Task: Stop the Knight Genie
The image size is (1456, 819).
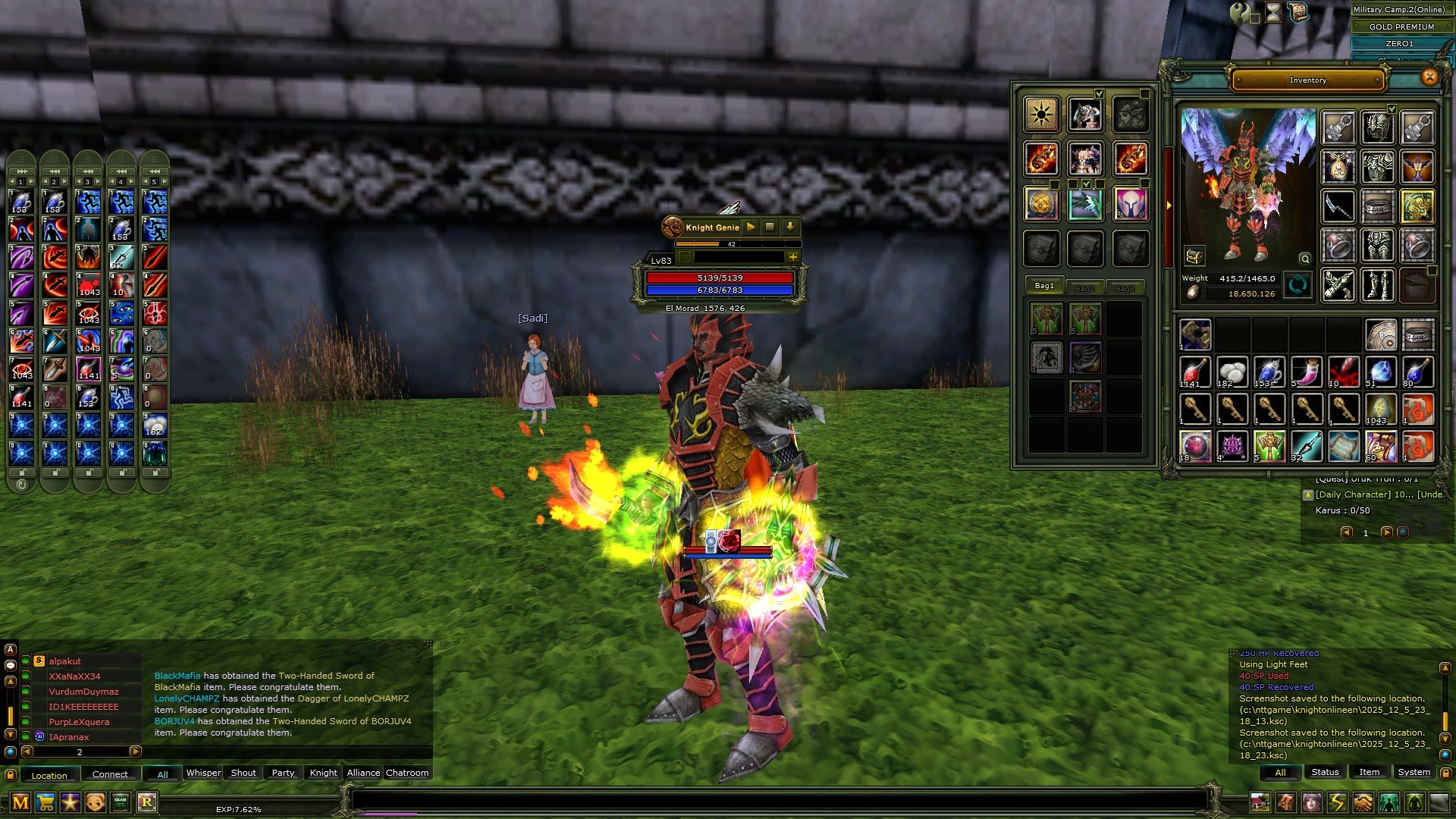Action: coord(770,227)
